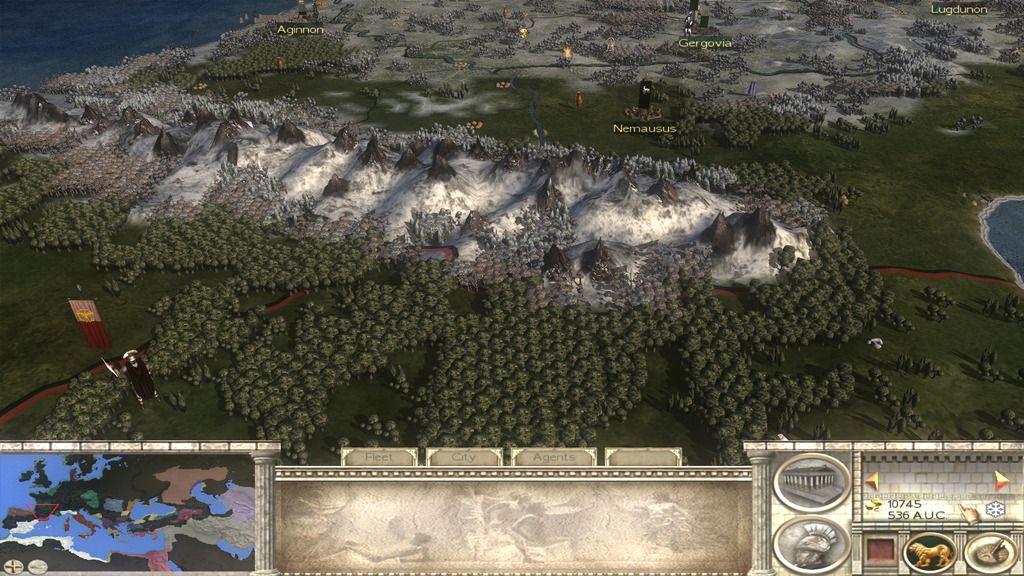Open the City tab
This screenshot has height=576, width=1024.
(465, 457)
